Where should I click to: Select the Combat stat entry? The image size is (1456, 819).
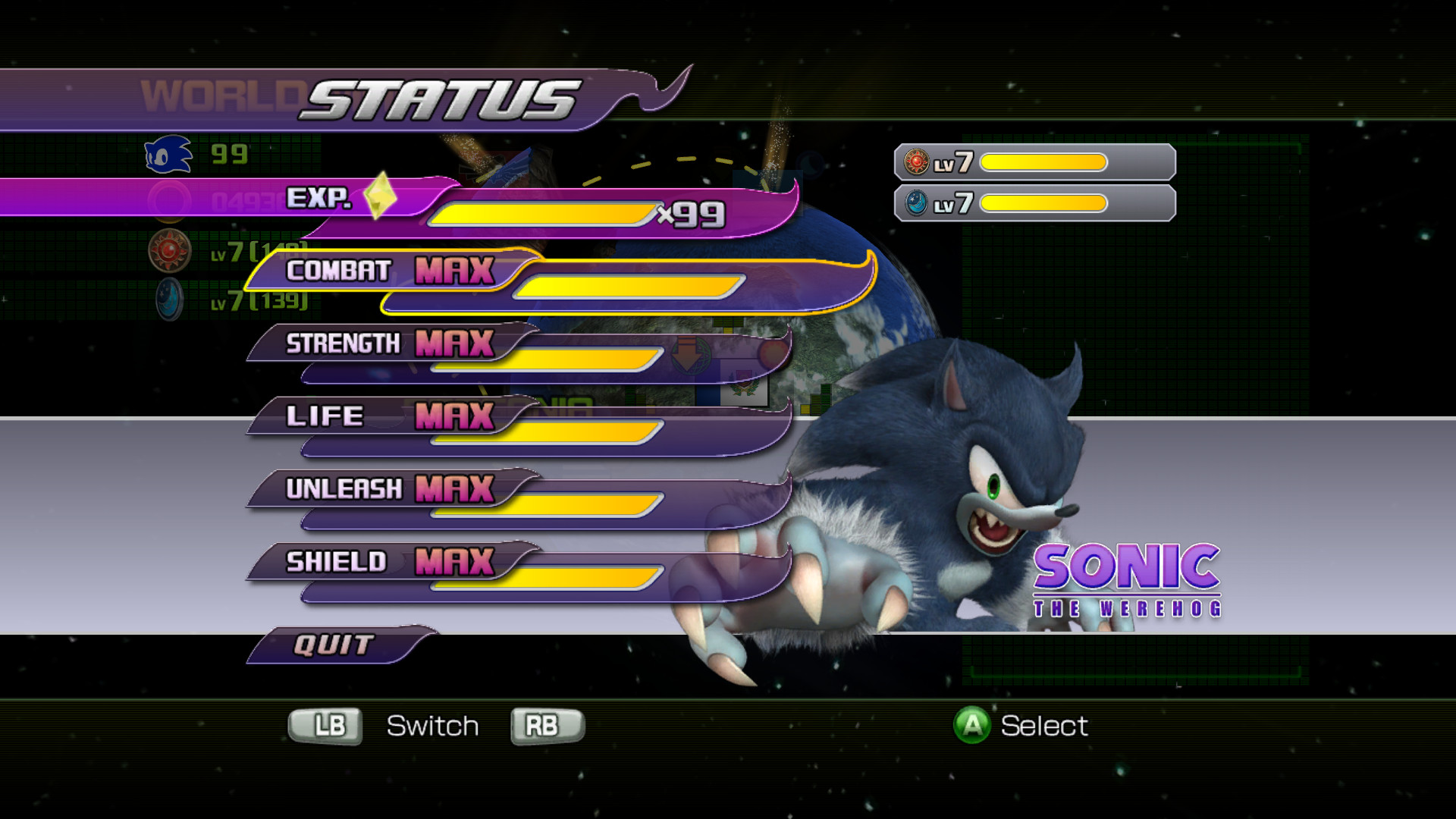pyautogui.click(x=391, y=271)
